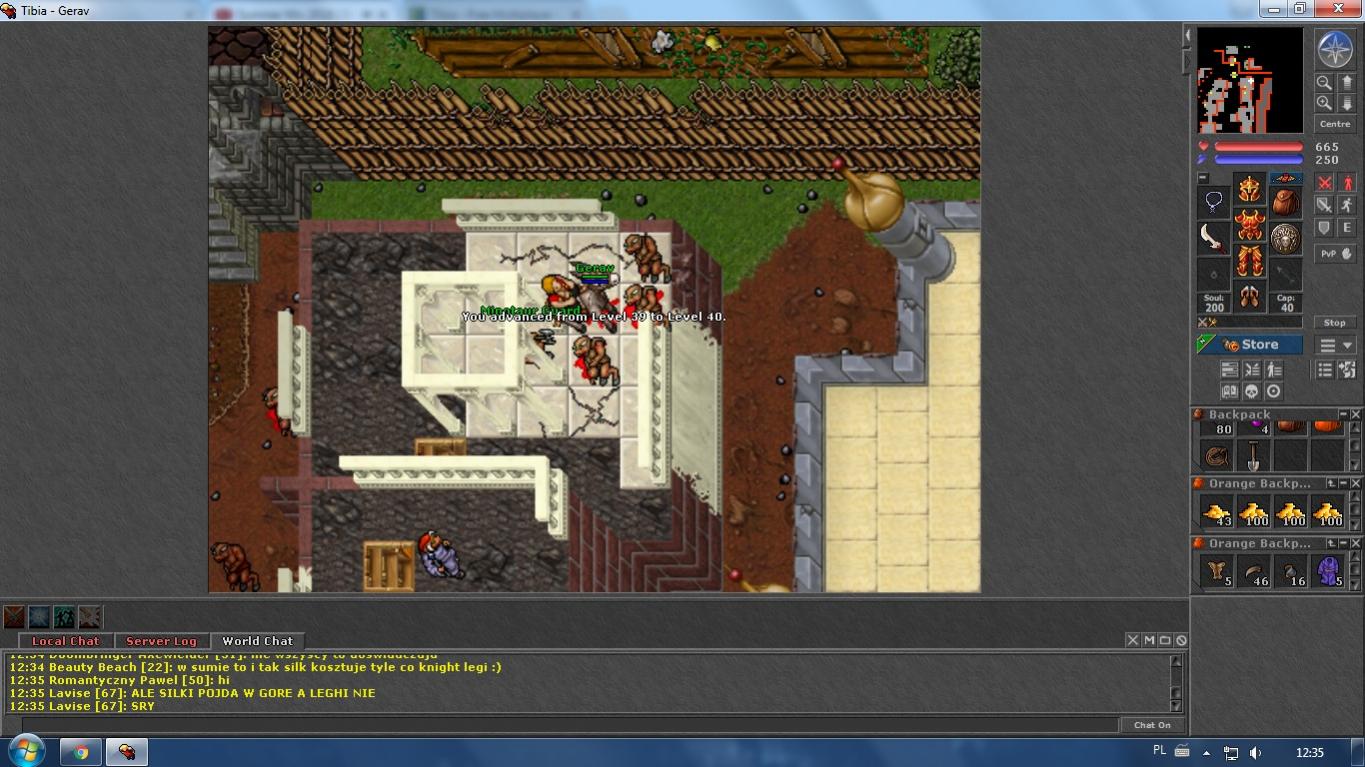Select the rope in the Backpack
Image resolution: width=1365 pixels, height=767 pixels.
1217,456
